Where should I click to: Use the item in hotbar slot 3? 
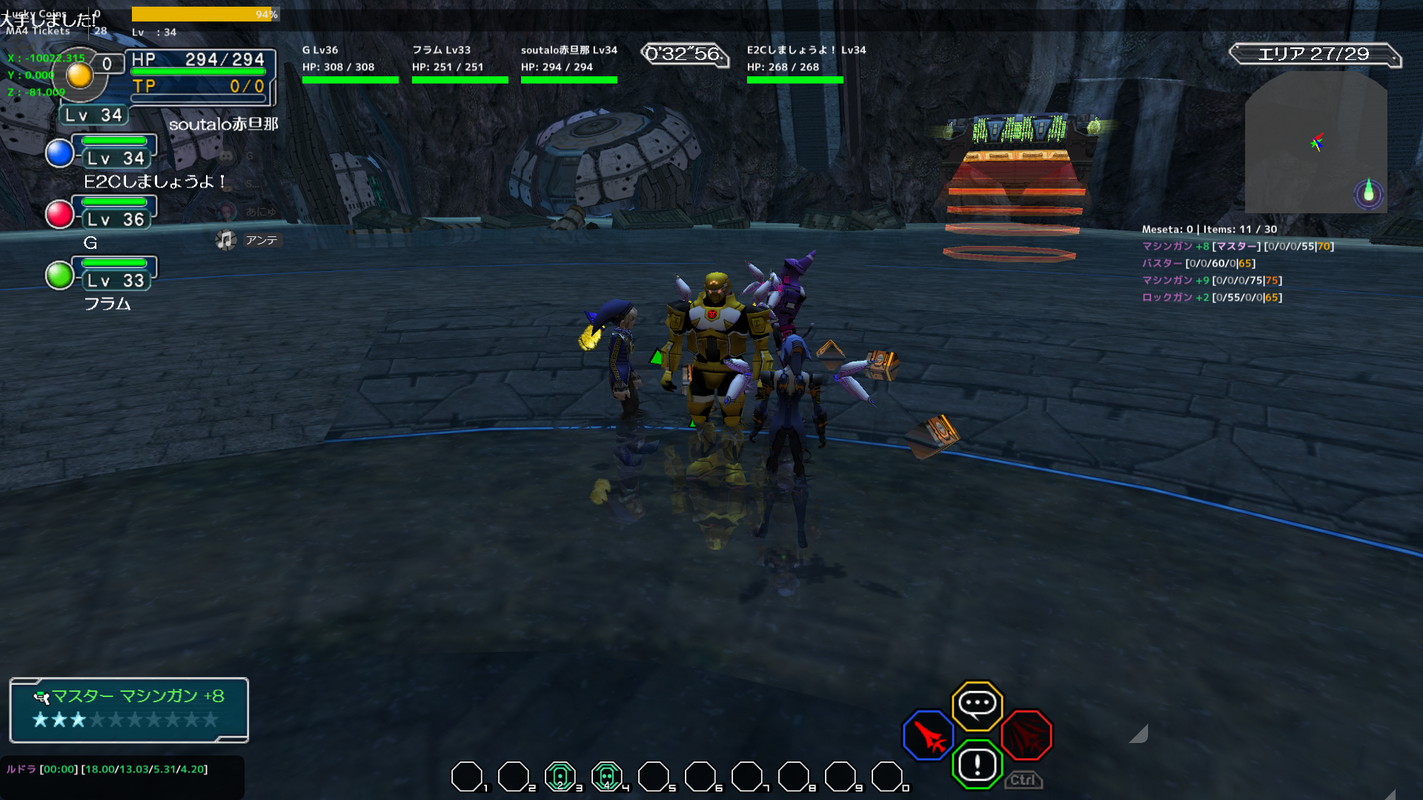(x=560, y=776)
